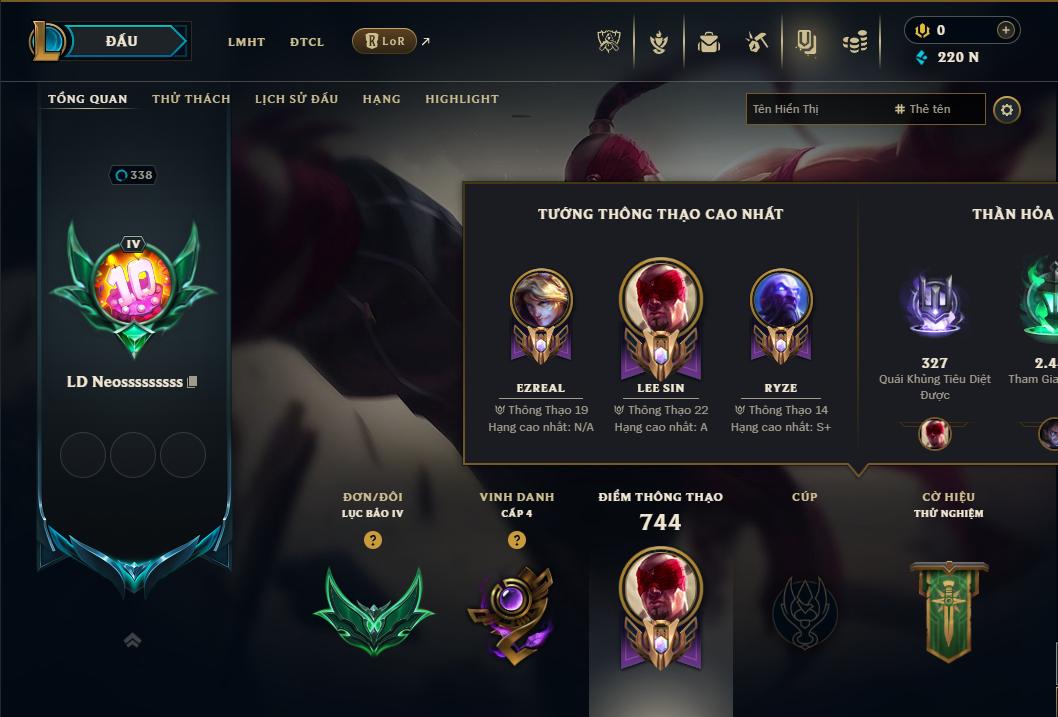Open the Clash trophy icon

pos(609,42)
